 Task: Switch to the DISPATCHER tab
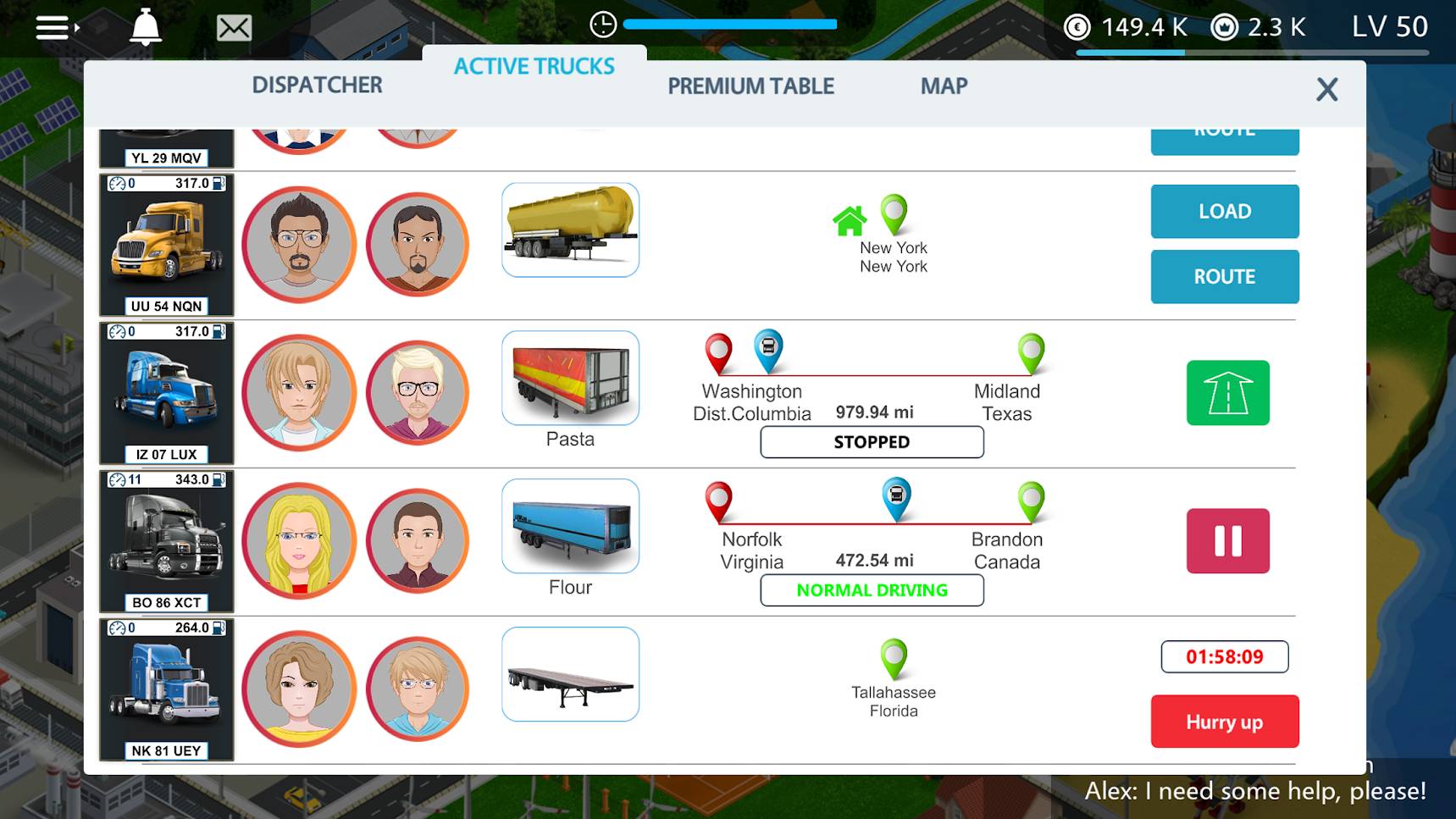pyautogui.click(x=317, y=85)
